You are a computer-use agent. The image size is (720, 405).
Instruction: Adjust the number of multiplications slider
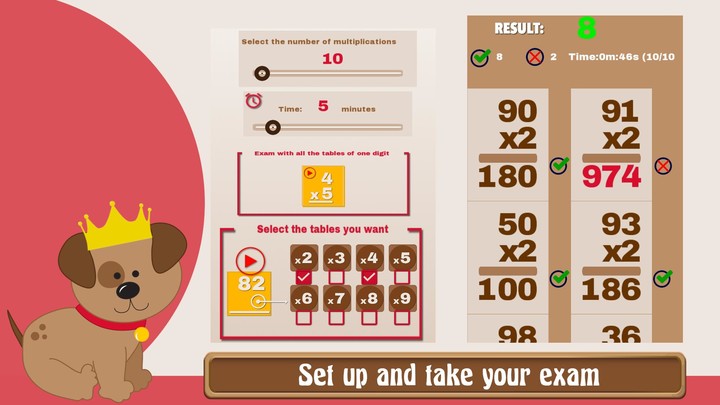coord(262,73)
